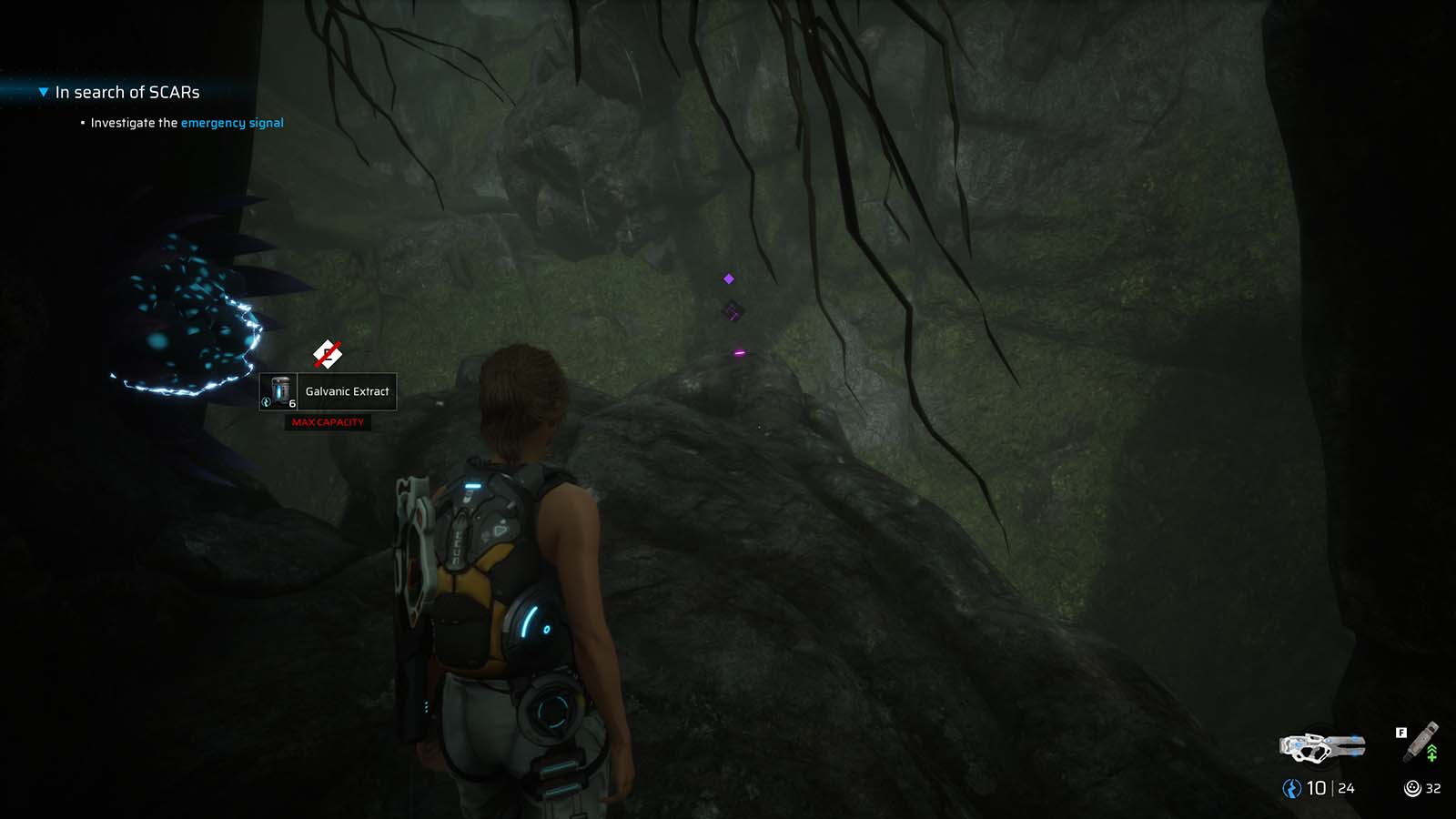Image resolution: width=1456 pixels, height=819 pixels.
Task: Click the MAX CAPACITY warning label
Action: (329, 422)
